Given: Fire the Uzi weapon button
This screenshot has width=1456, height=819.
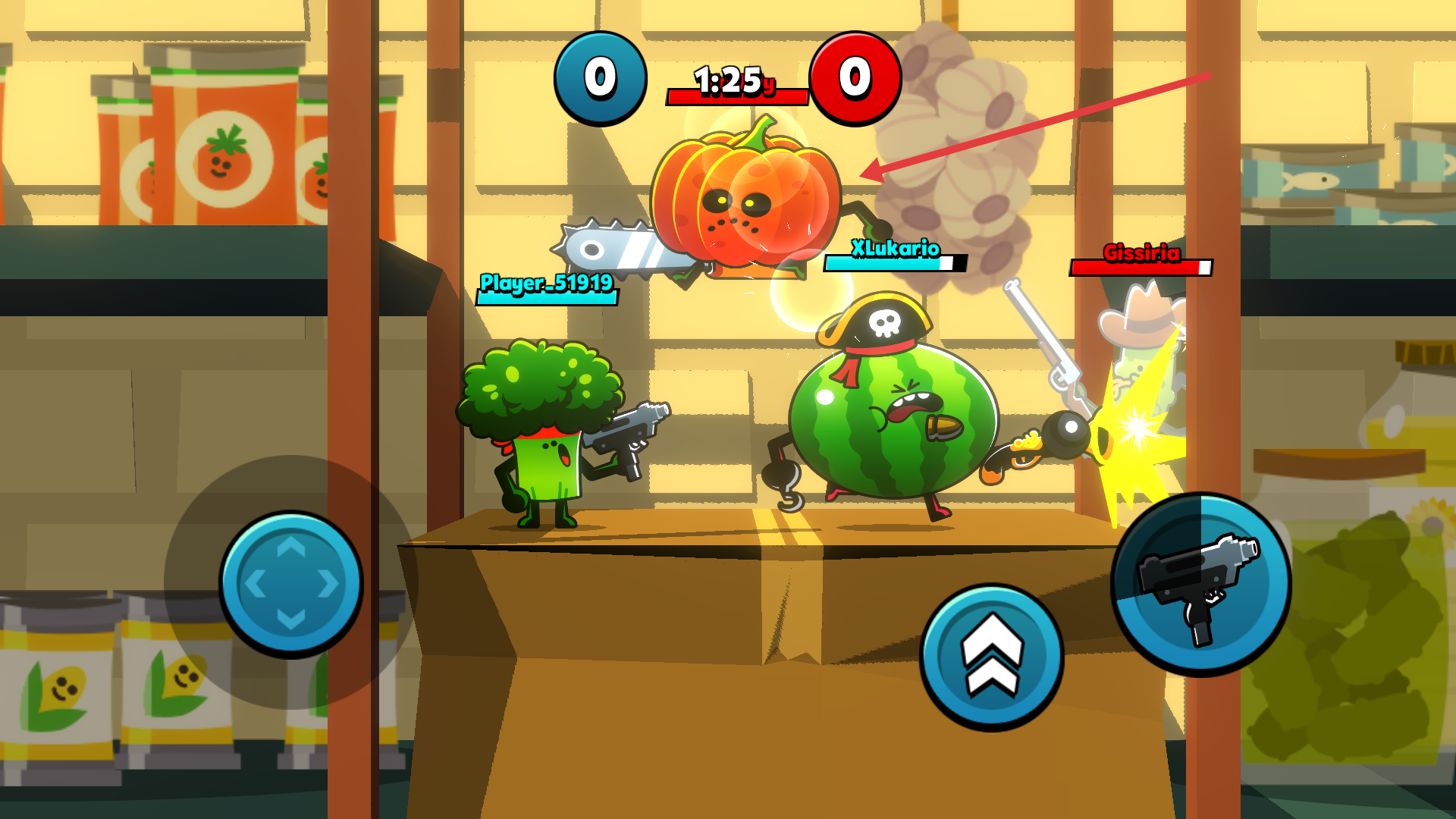Looking at the screenshot, I should point(1200,584).
